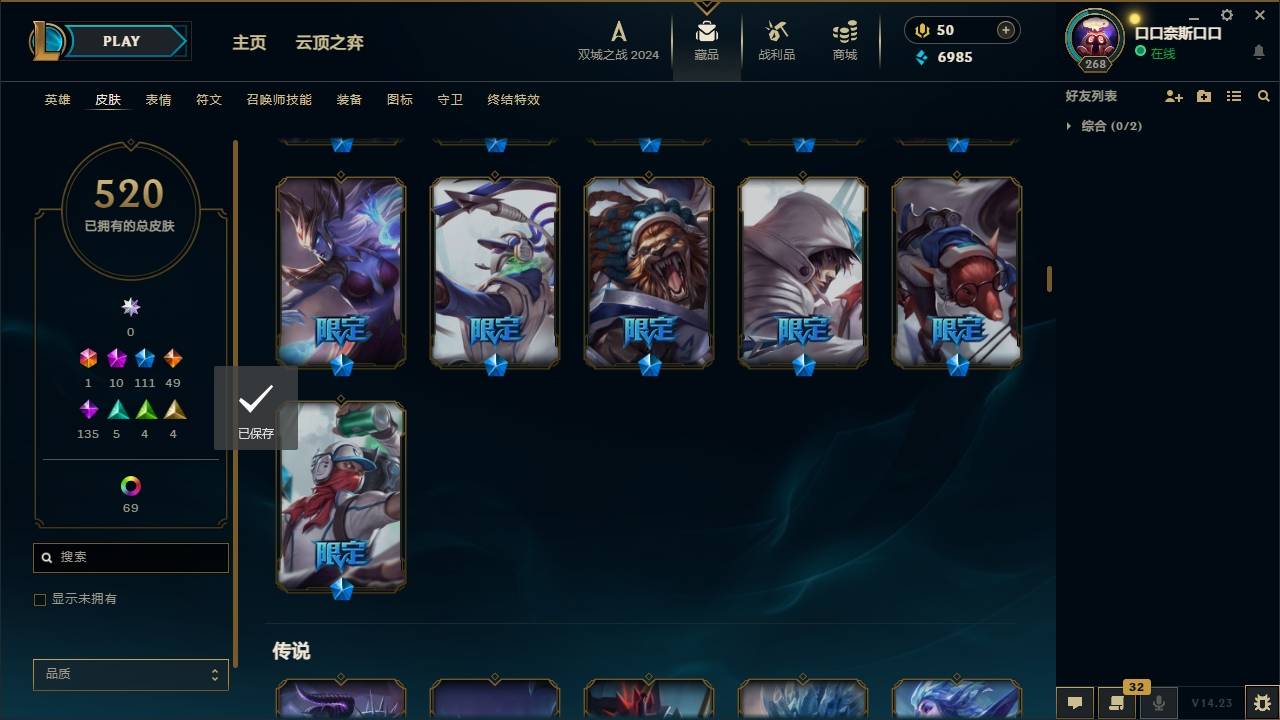Viewport: 1280px width, 720px height.
Task: Click the 搜索 search input field
Action: 130,557
